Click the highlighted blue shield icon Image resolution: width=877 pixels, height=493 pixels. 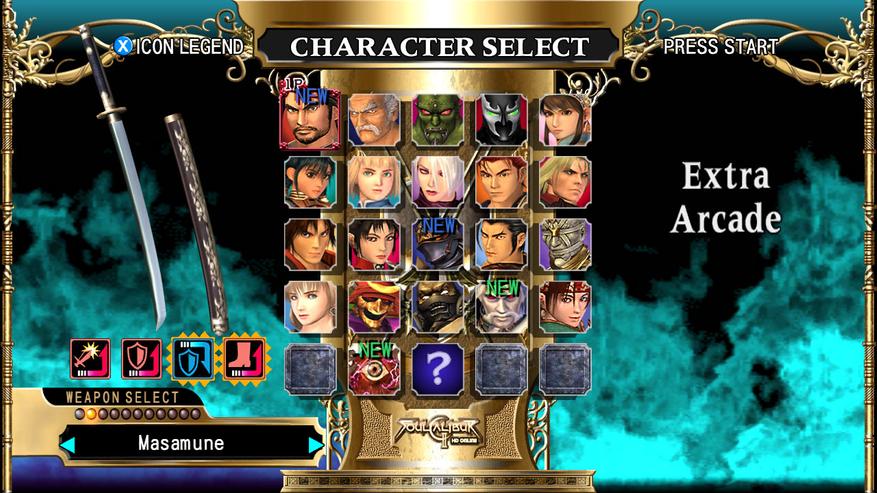click(192, 358)
